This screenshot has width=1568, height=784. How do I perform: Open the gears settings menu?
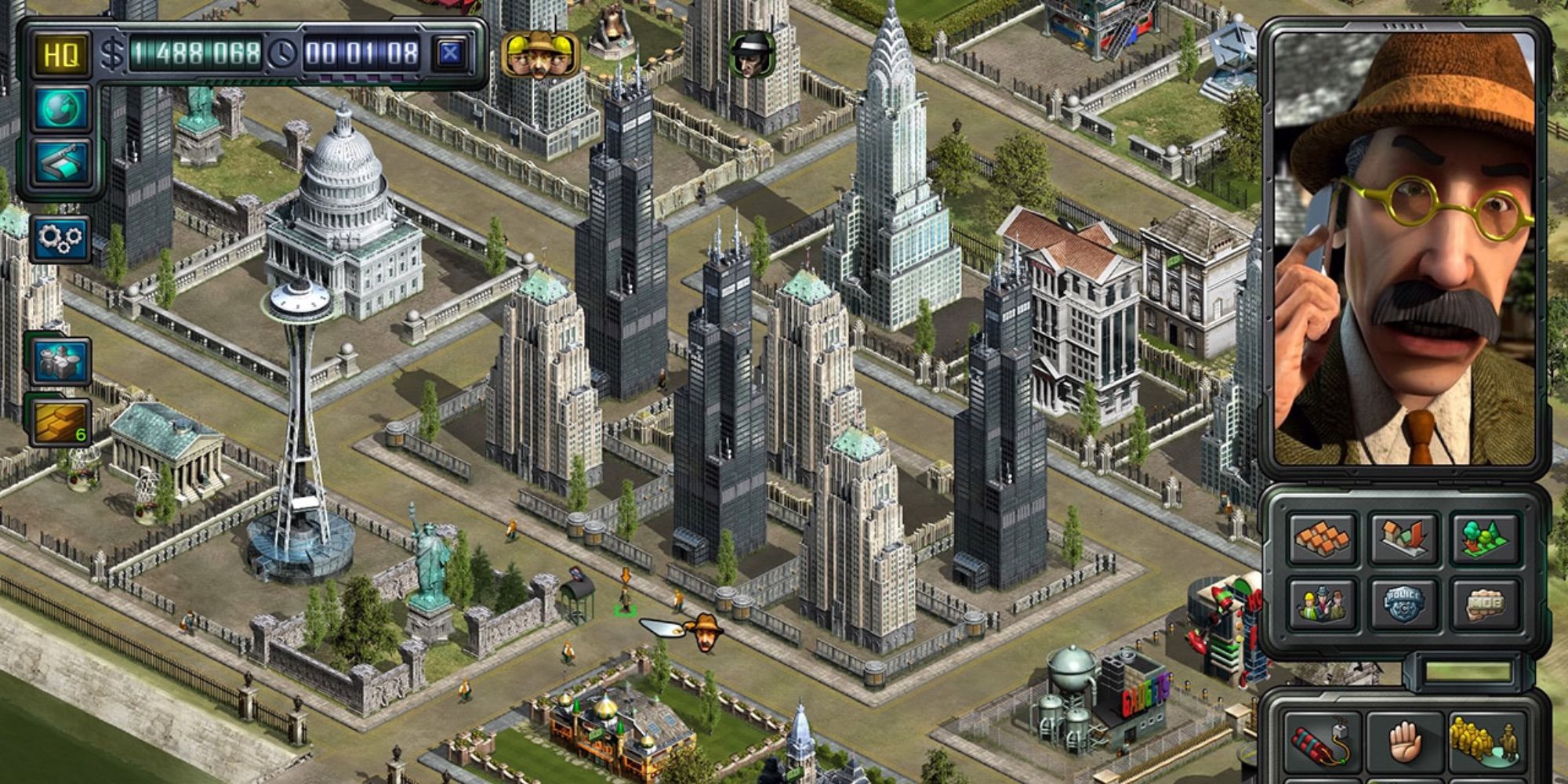point(60,238)
